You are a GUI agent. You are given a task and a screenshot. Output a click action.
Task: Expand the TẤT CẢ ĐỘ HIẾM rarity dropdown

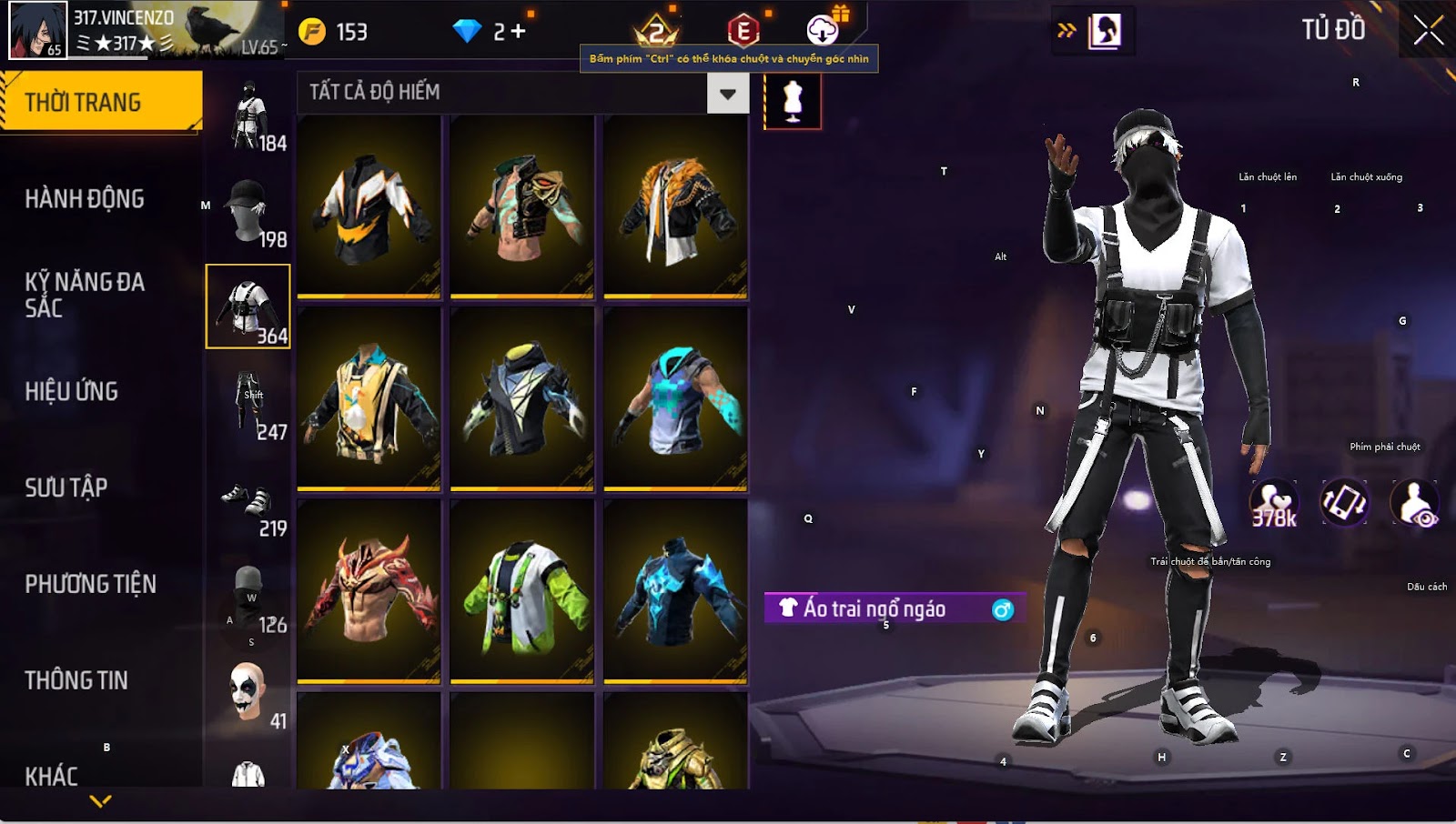click(727, 94)
